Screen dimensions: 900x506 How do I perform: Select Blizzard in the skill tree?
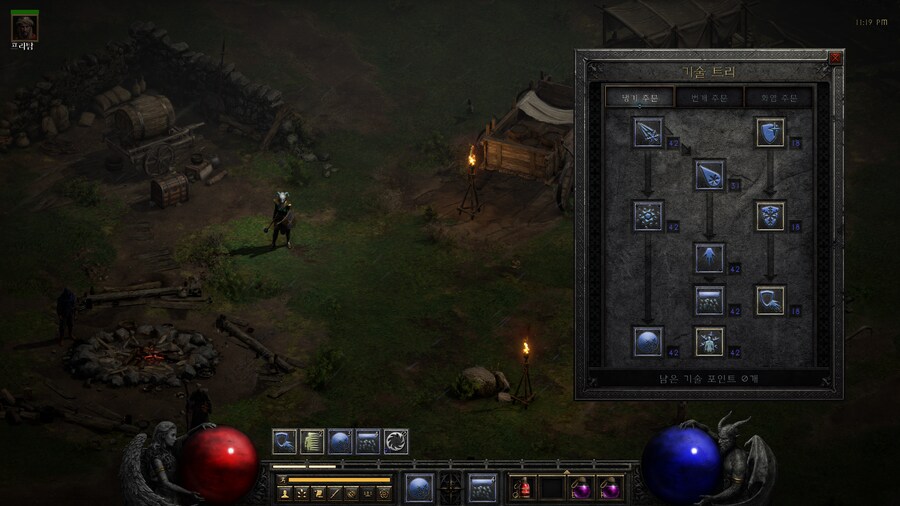709,299
